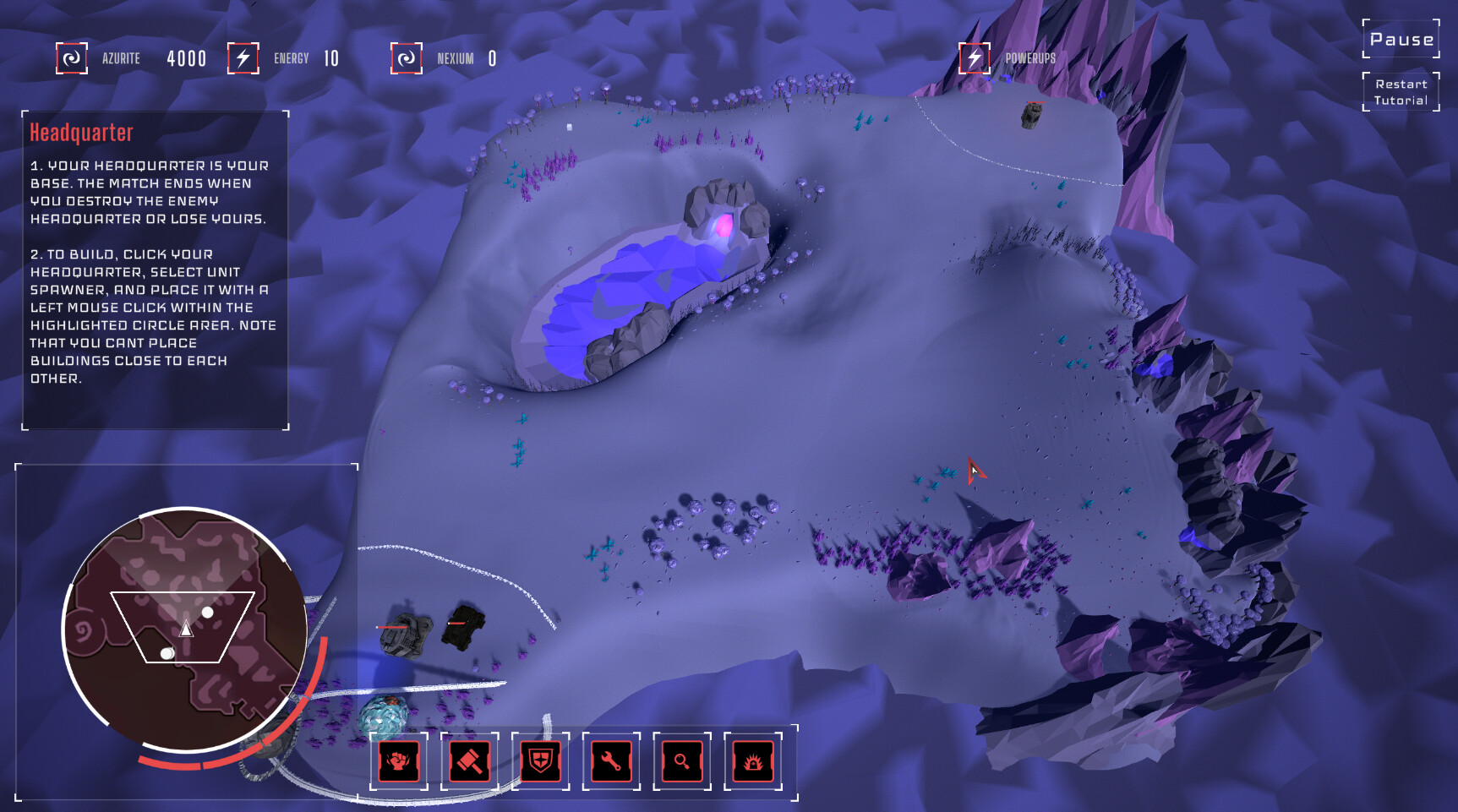Select the fist combat ability icon
Image resolution: width=1458 pixels, height=812 pixels.
pos(398,761)
